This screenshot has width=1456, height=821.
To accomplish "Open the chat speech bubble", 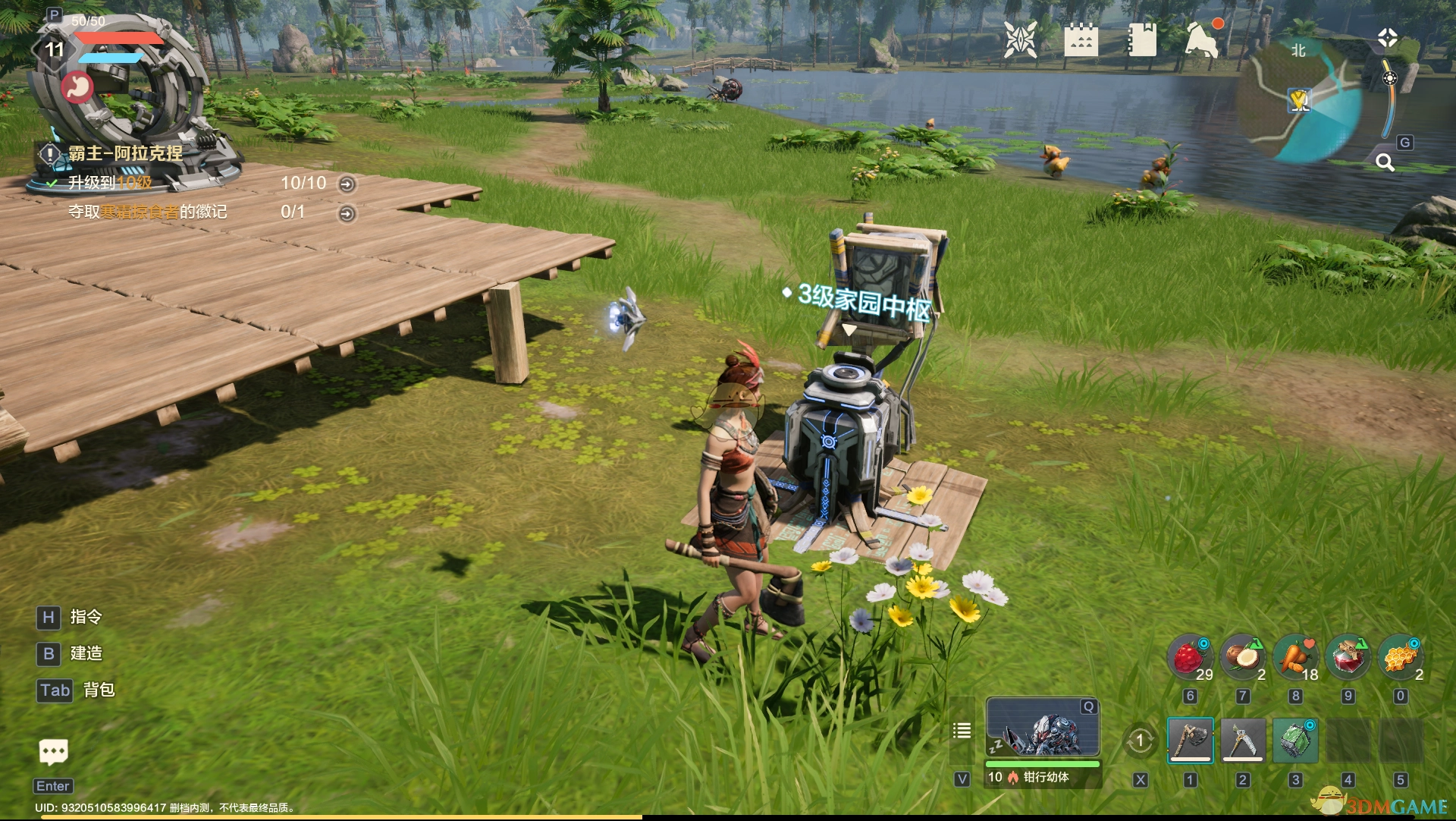I will tap(53, 752).
